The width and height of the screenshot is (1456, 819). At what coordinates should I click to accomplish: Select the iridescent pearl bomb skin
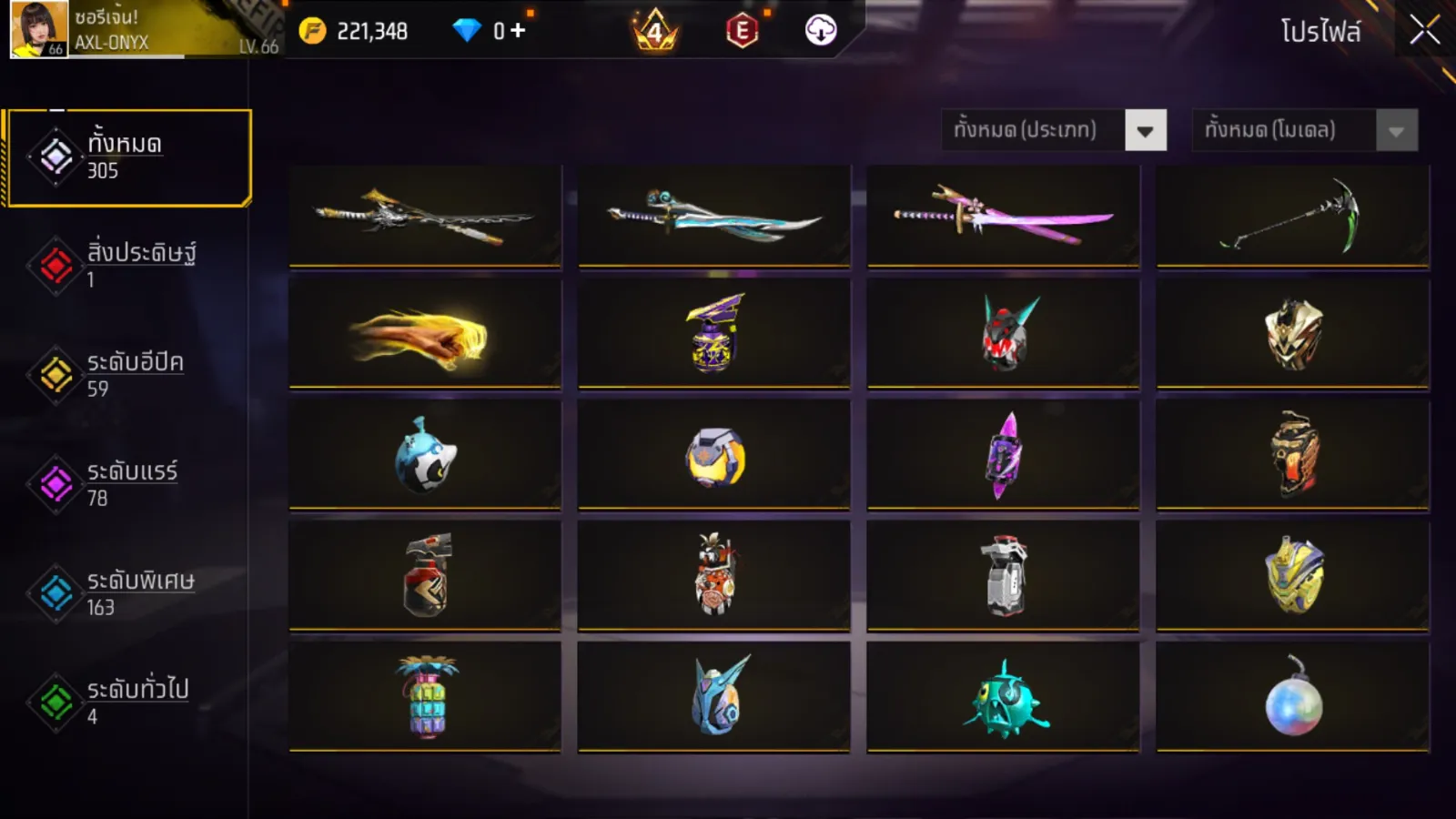1292,699
